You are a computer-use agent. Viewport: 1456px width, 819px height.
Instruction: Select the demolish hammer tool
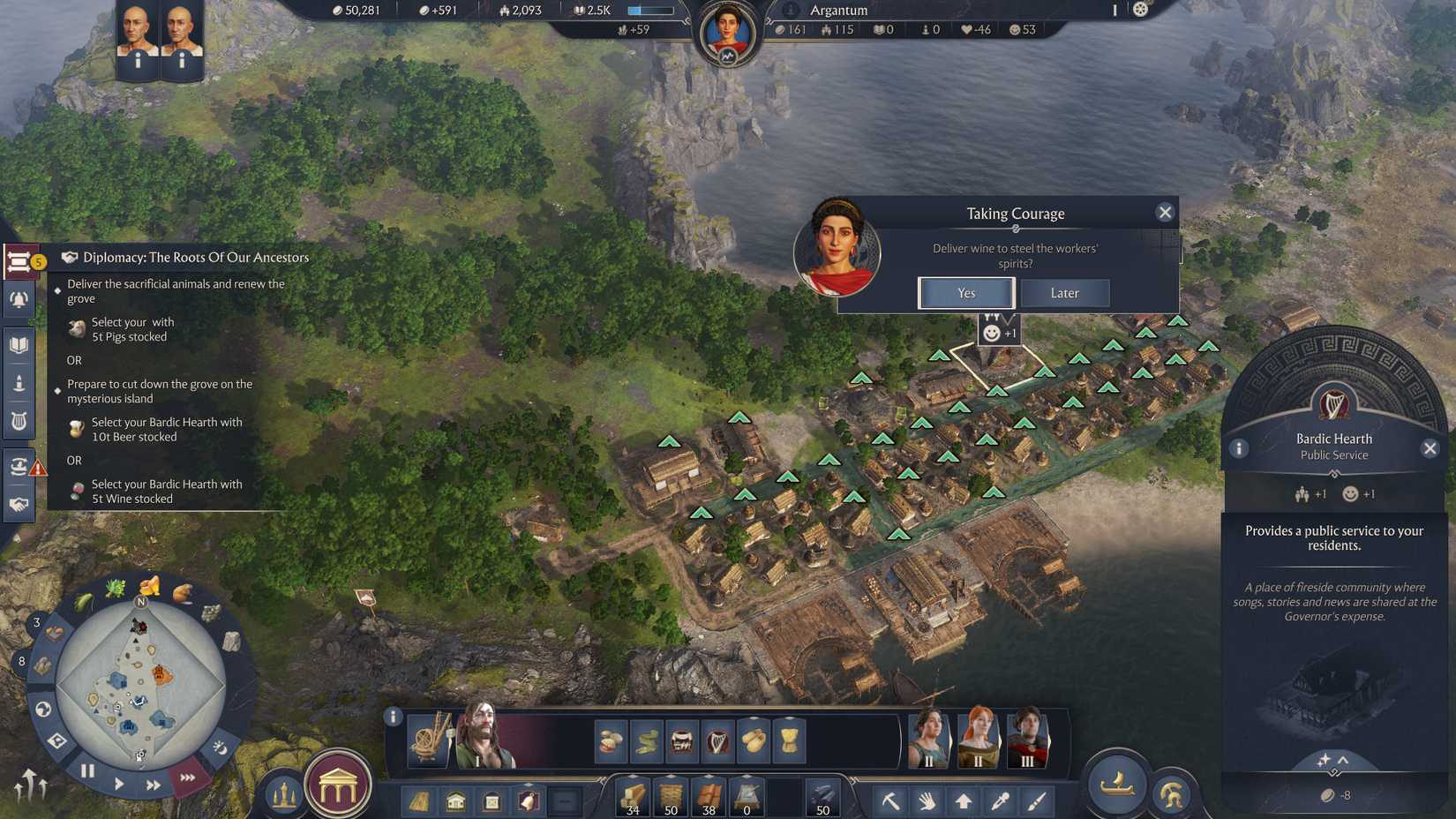pyautogui.click(x=893, y=801)
